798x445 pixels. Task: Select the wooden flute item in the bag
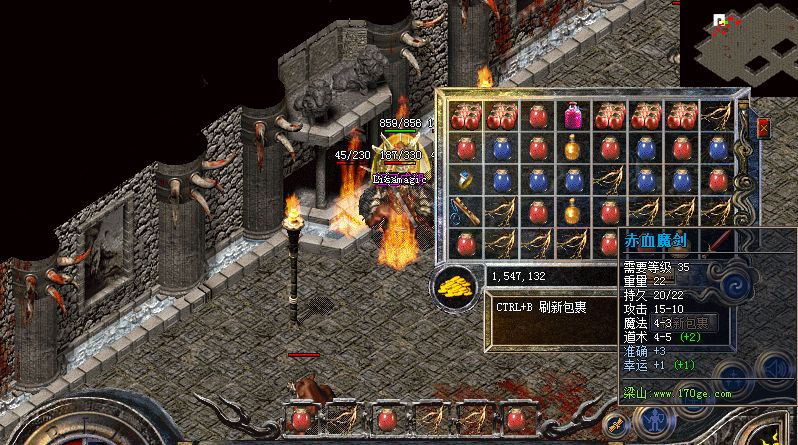click(x=465, y=211)
